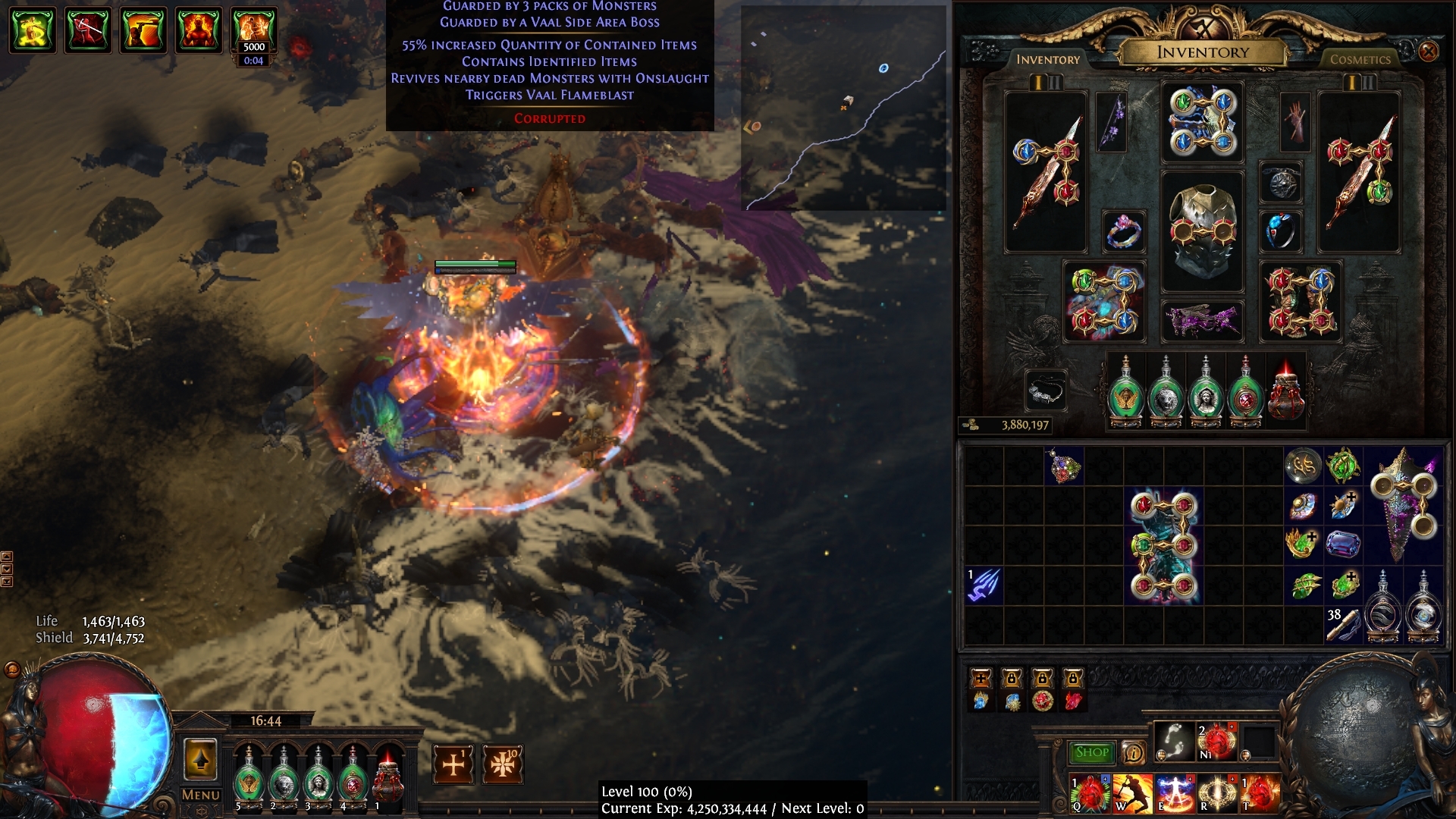Select the Inventory tab
1456x819 pixels.
pos(1047,59)
